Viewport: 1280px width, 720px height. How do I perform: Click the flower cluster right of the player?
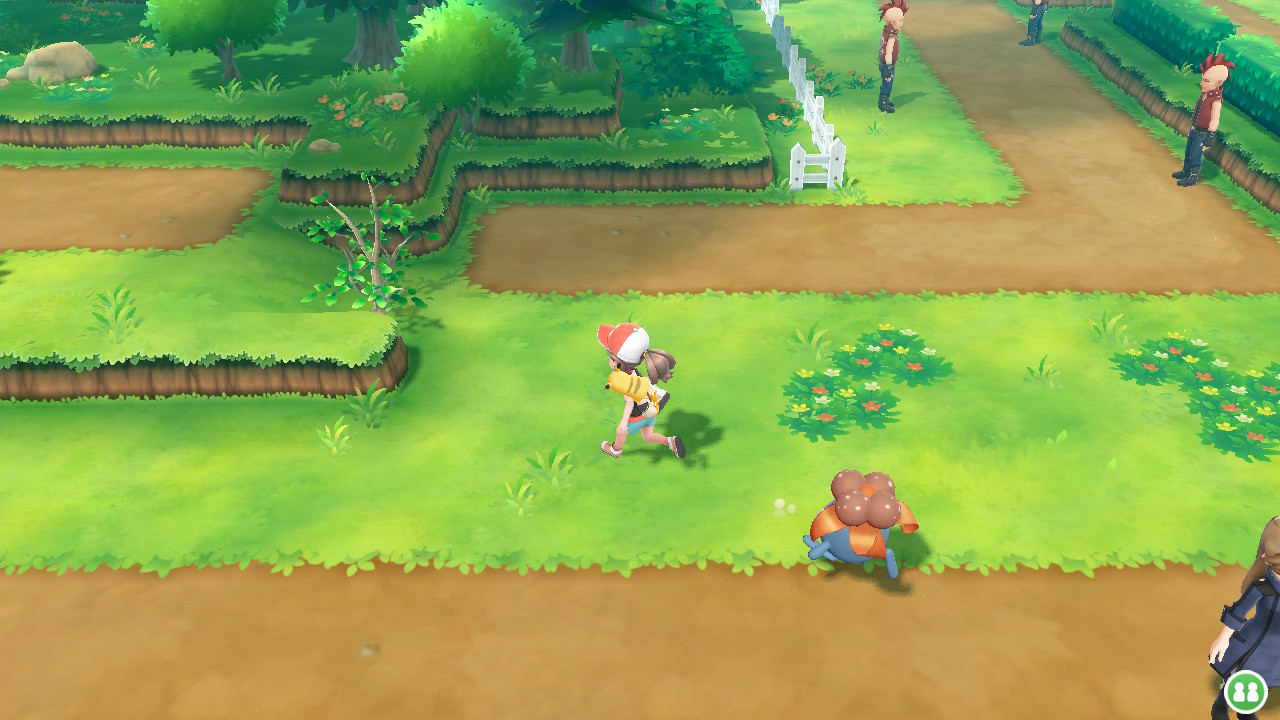click(x=860, y=380)
